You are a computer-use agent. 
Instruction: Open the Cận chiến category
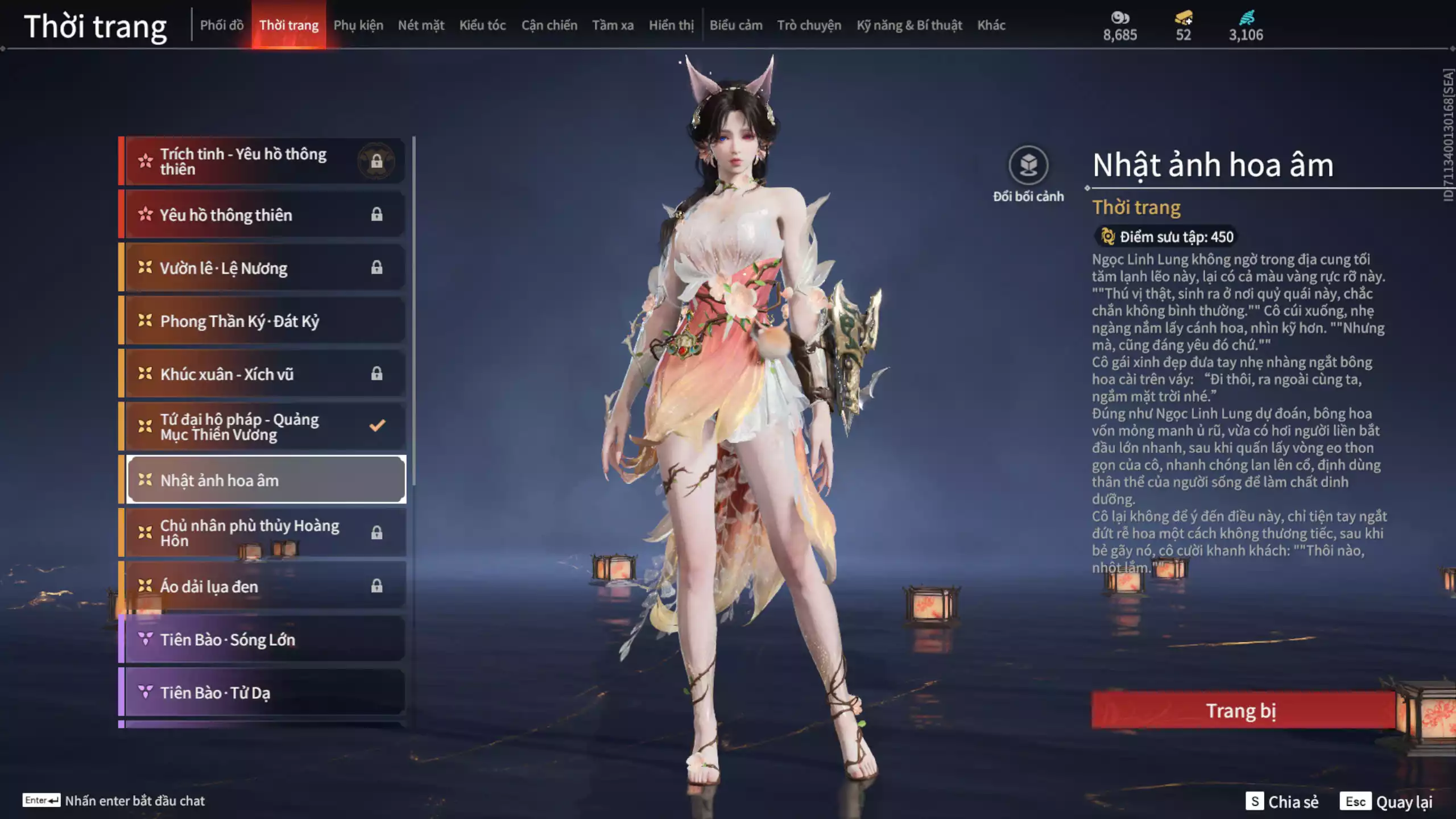click(549, 26)
